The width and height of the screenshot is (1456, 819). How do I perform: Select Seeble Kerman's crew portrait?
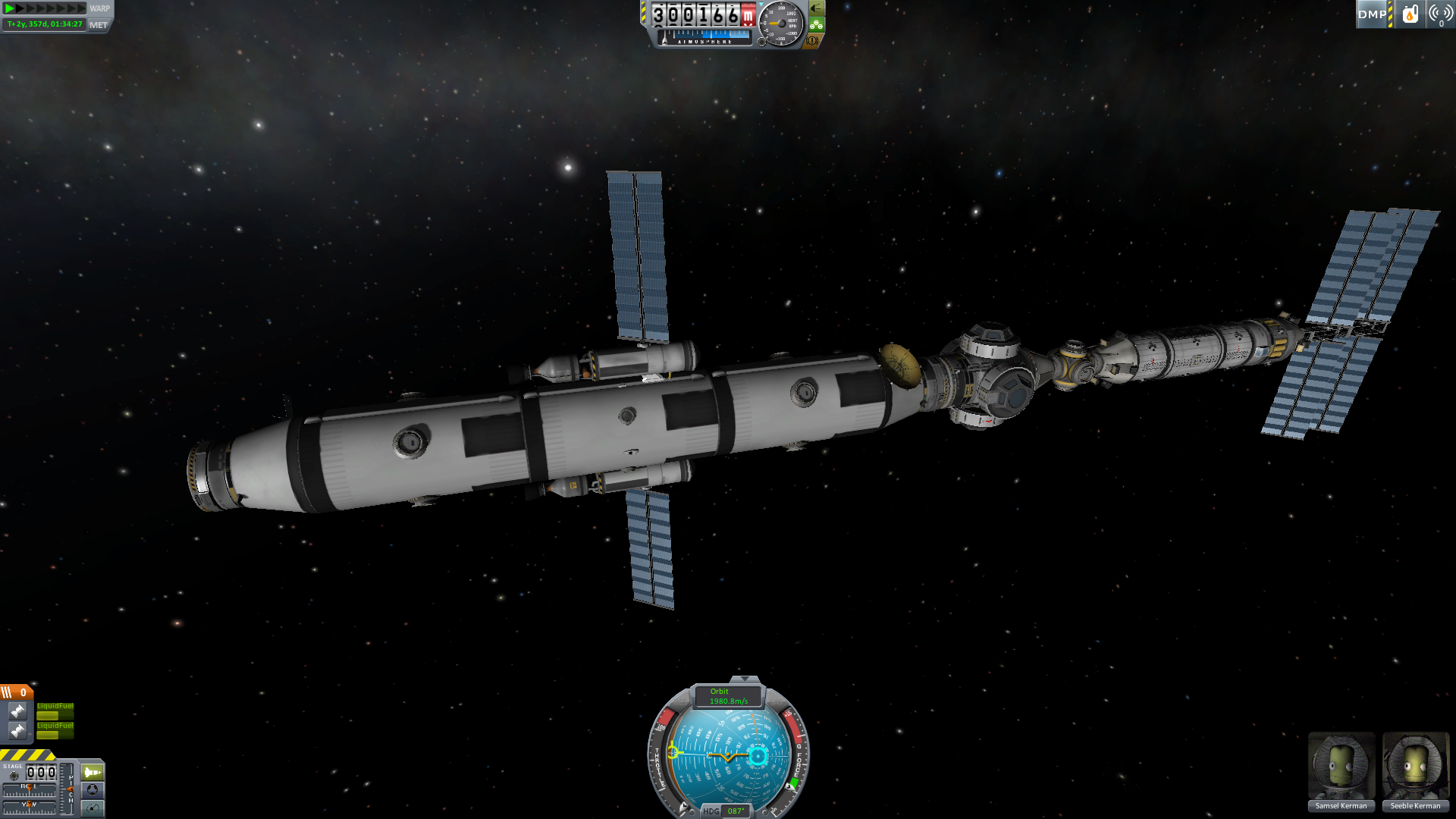(x=1415, y=766)
